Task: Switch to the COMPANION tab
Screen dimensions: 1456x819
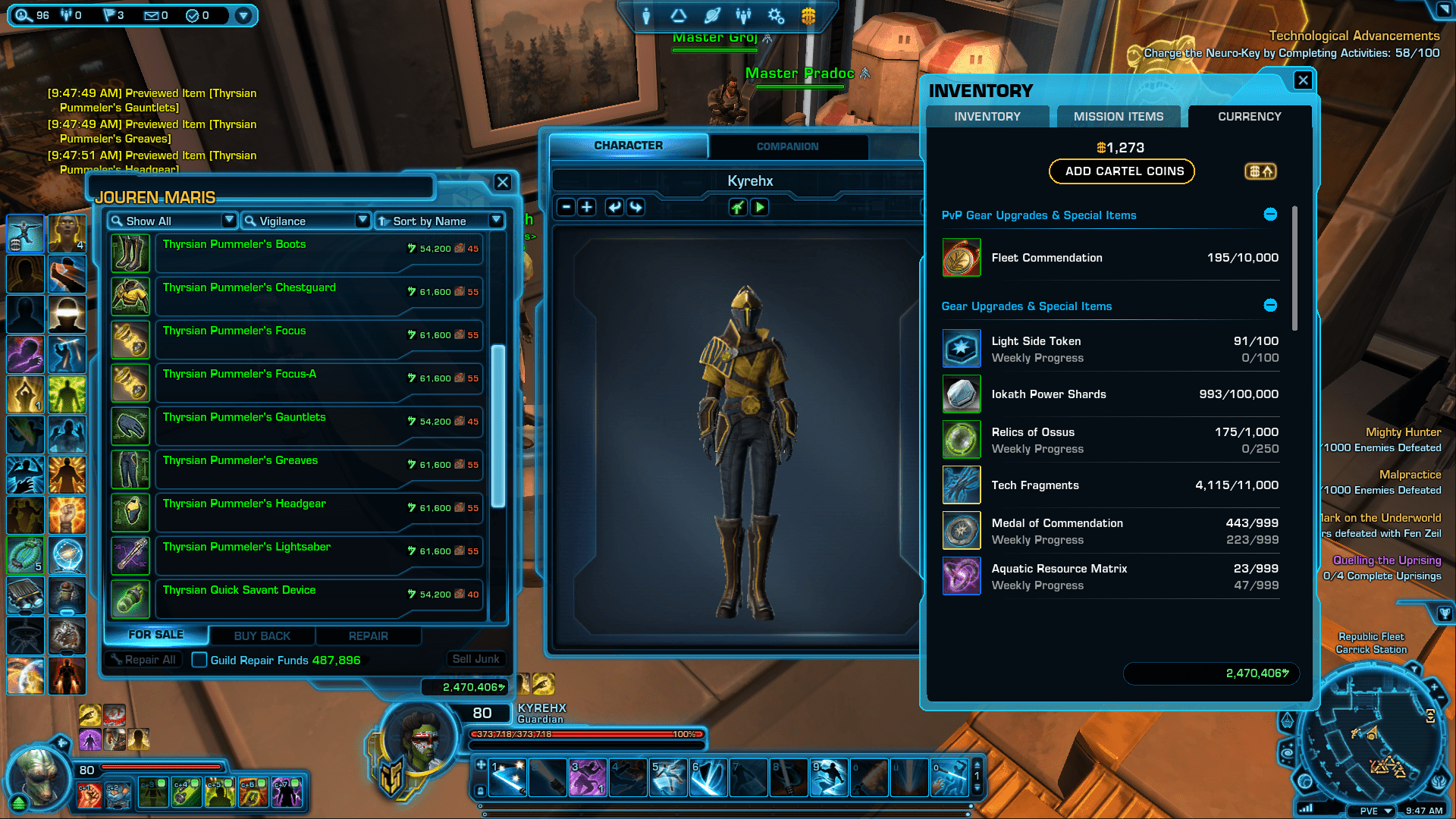Action: point(788,146)
